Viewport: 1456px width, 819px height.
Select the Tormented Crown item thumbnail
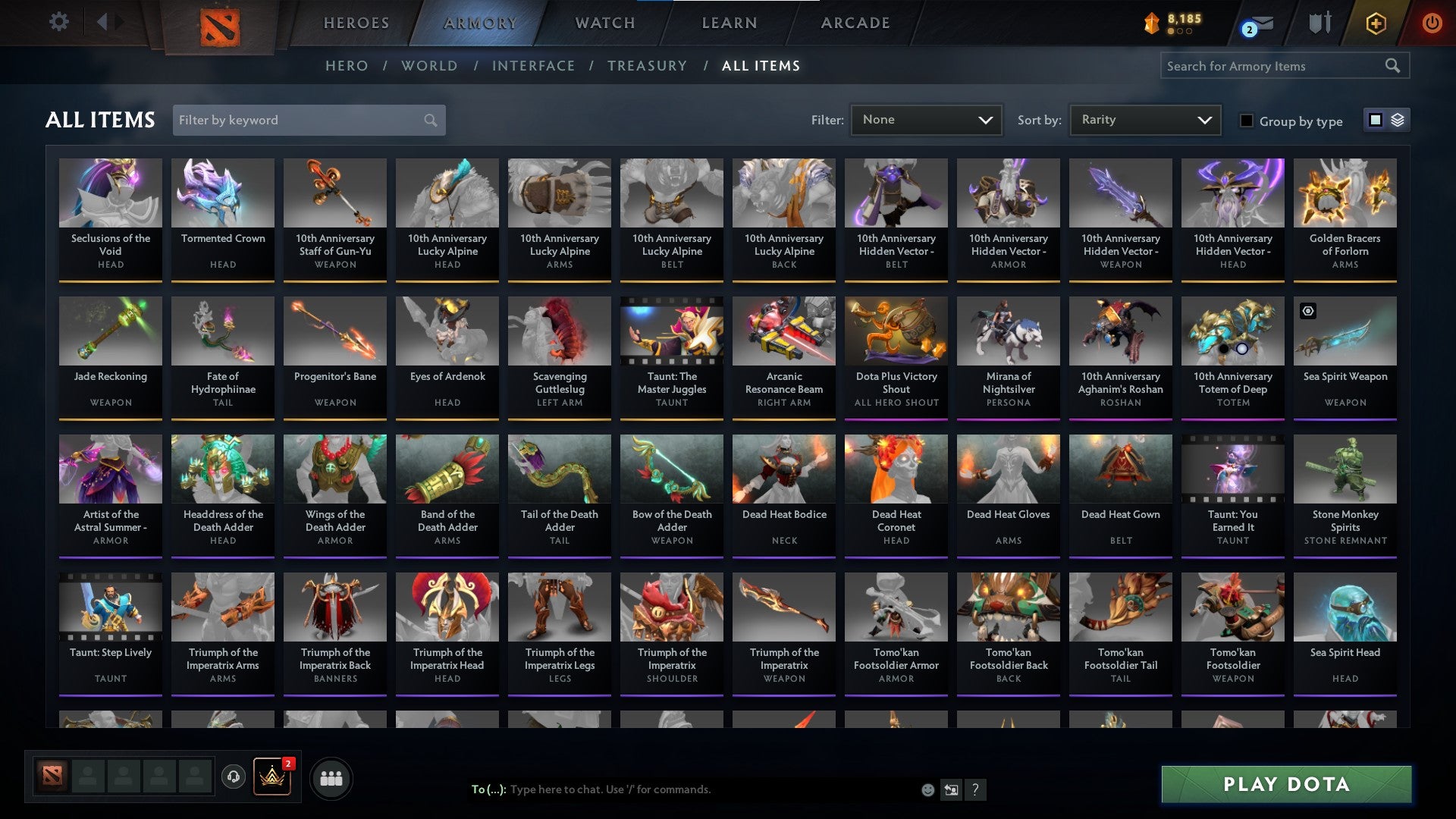222,193
